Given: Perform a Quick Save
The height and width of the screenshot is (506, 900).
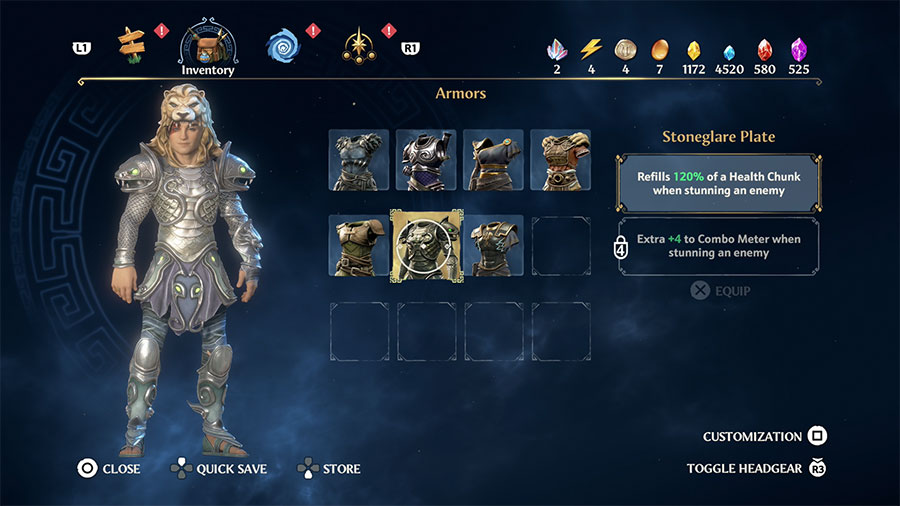Looking at the screenshot, I should [219, 468].
